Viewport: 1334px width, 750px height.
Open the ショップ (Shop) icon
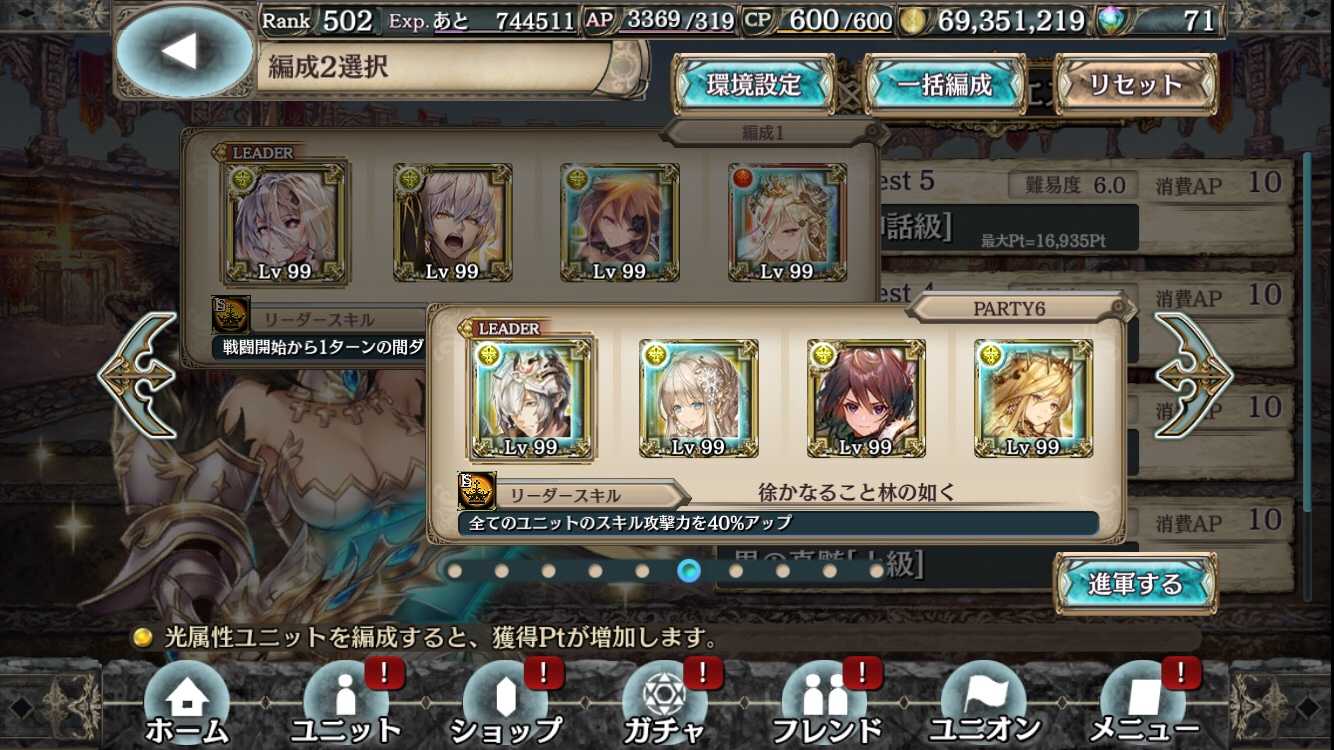(x=505, y=706)
